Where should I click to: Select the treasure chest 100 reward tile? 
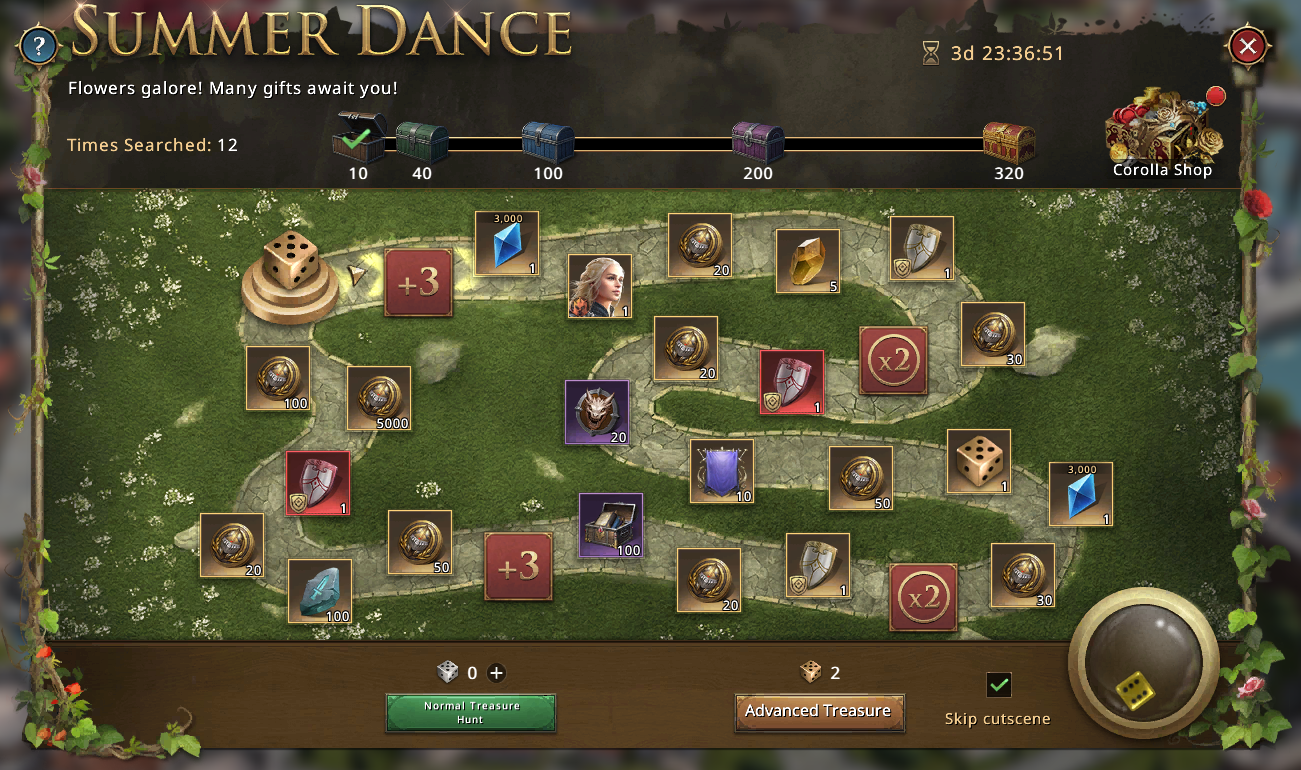(611, 525)
